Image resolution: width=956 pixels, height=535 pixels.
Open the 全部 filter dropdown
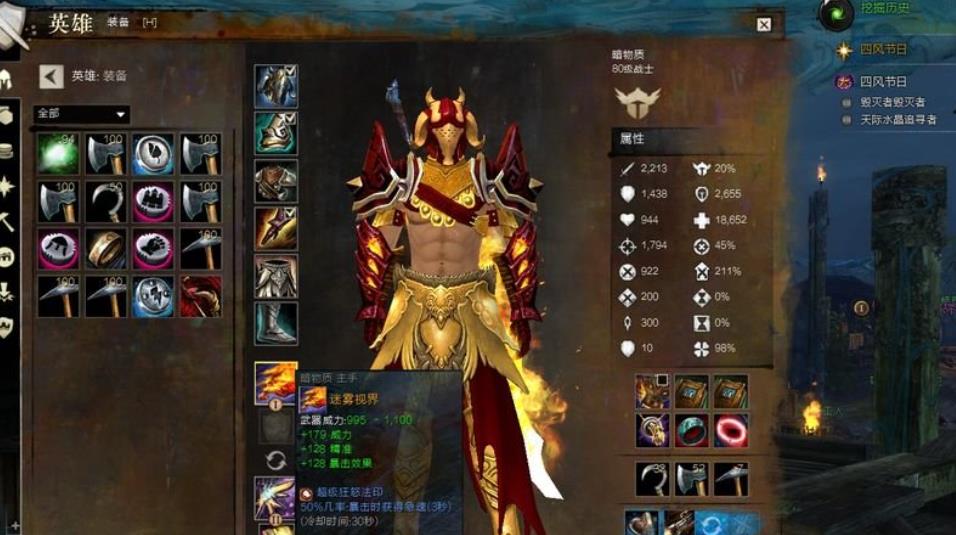[x=82, y=114]
